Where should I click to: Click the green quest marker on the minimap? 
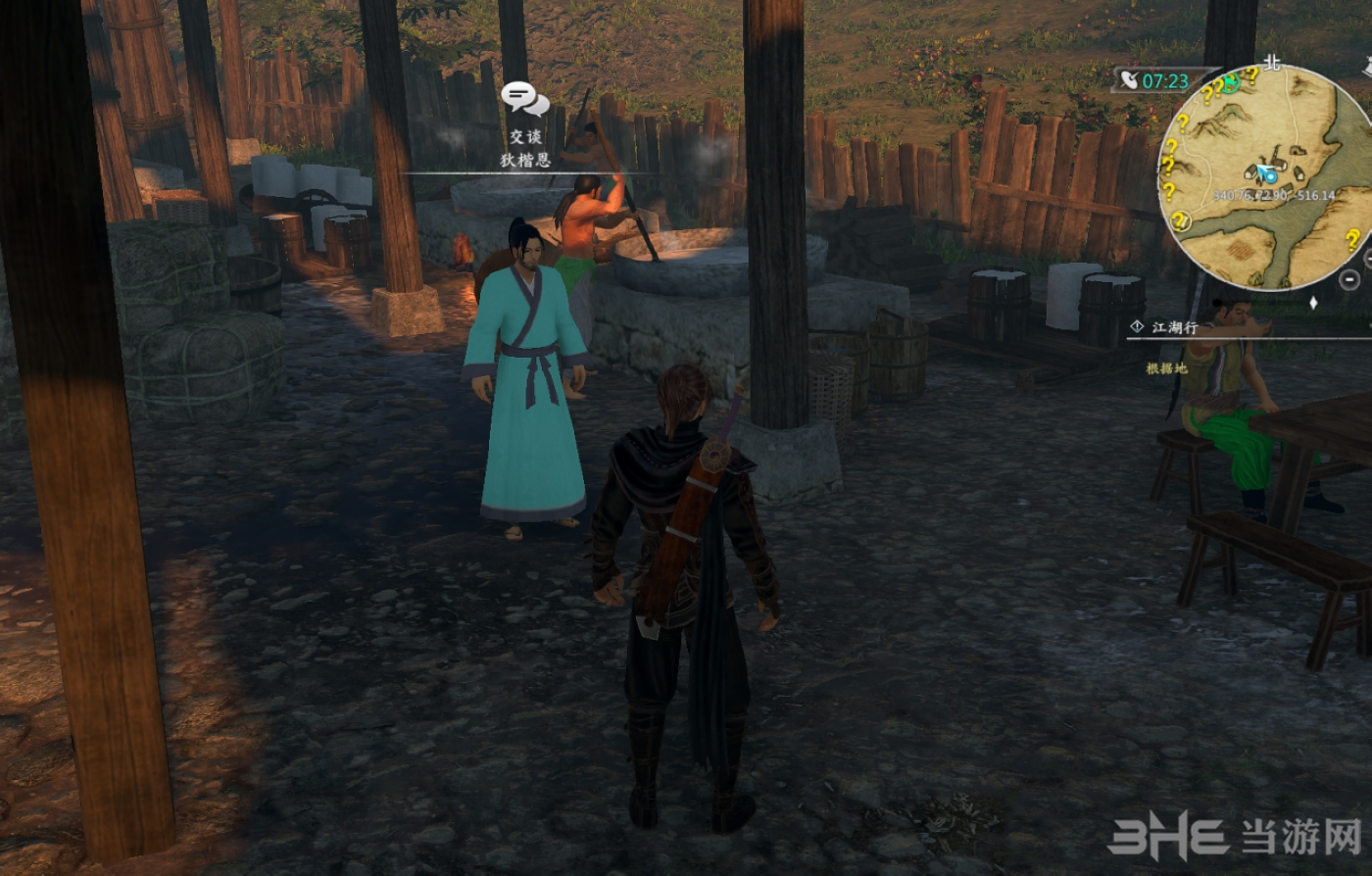1232,84
